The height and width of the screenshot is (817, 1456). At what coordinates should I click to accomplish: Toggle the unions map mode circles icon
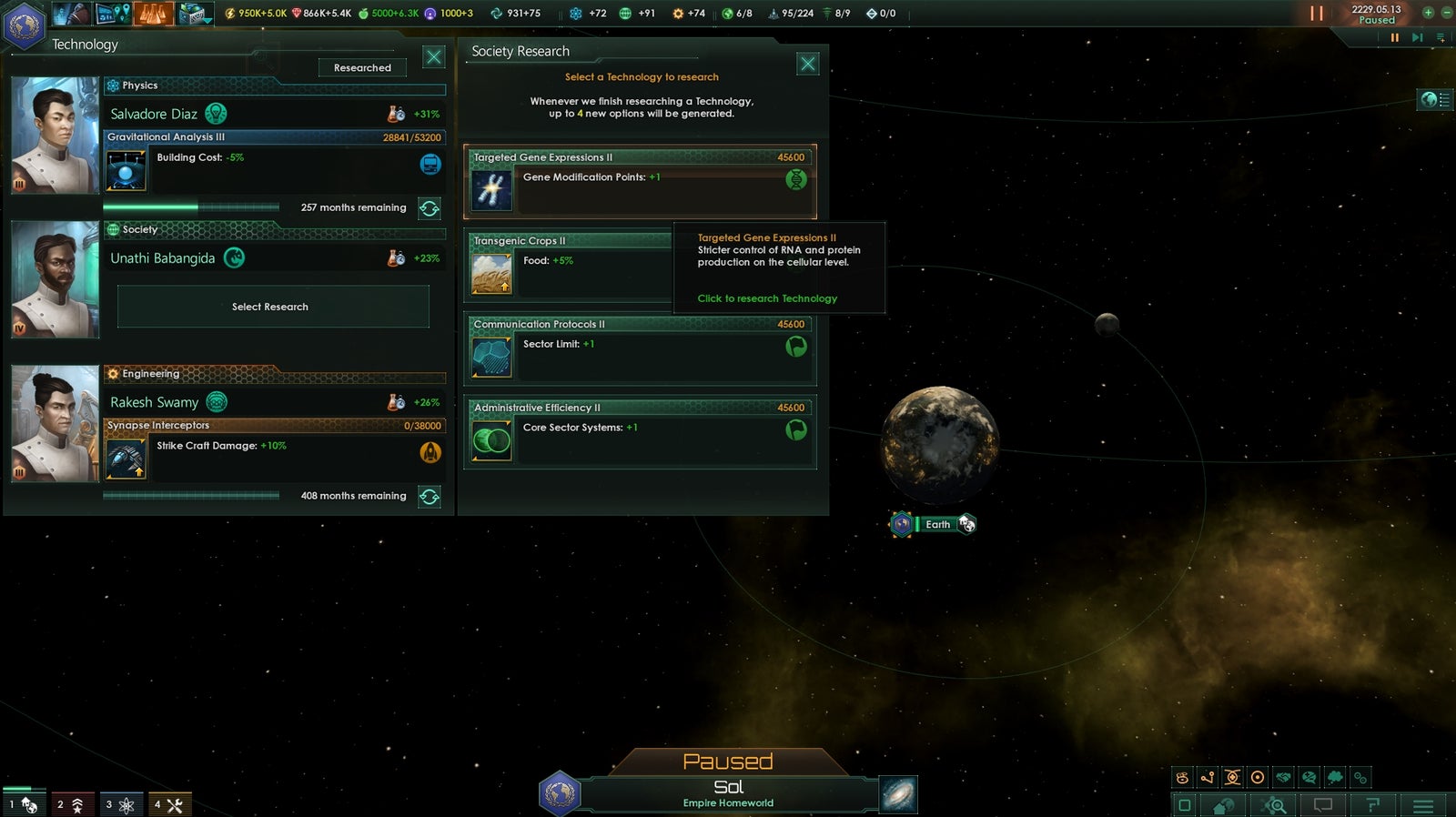pyautogui.click(x=1360, y=776)
